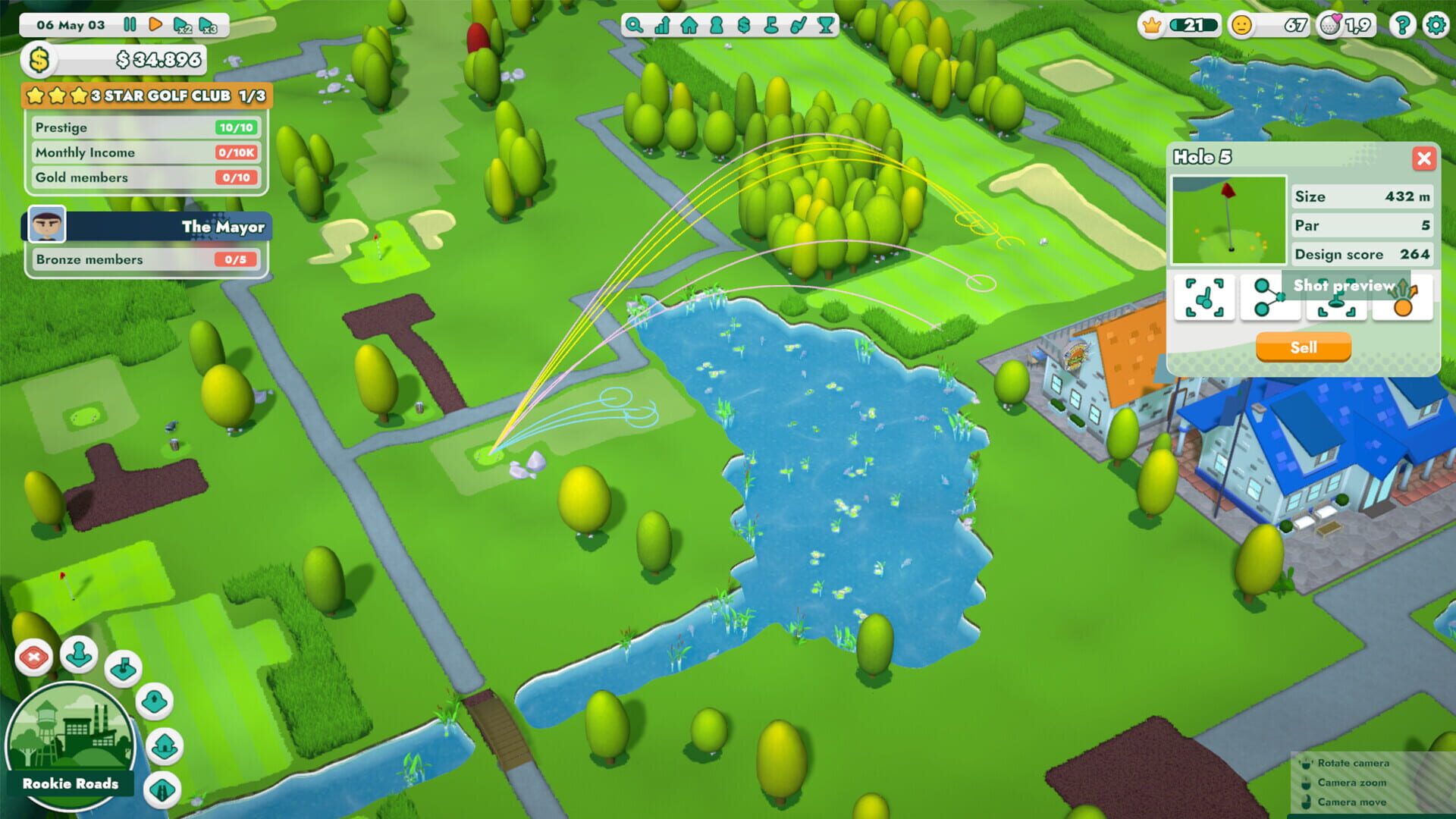The image size is (1456, 819).
Task: Toggle the shot path nodes view
Action: coord(1270,299)
